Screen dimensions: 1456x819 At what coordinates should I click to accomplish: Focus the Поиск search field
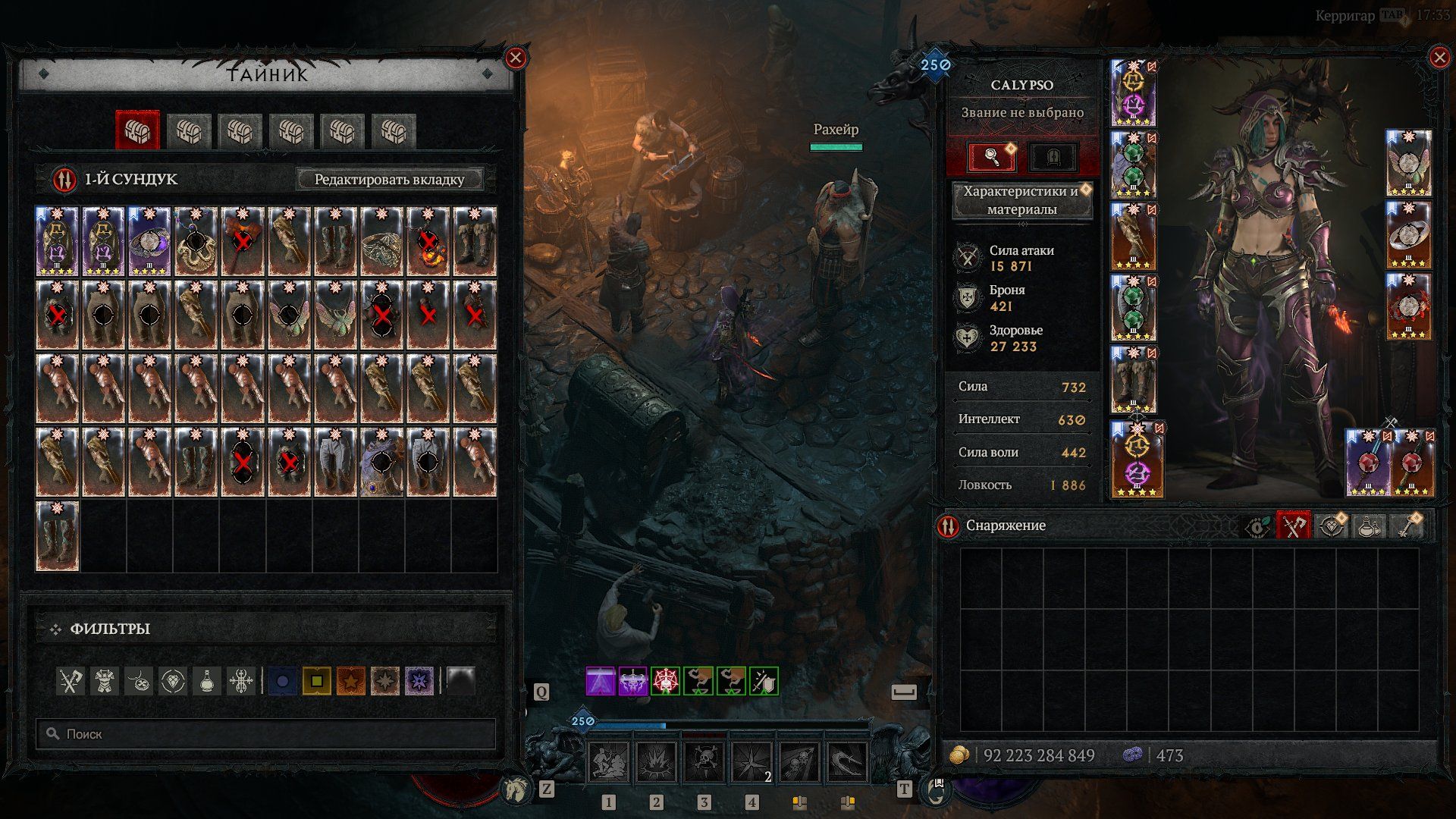tap(265, 734)
